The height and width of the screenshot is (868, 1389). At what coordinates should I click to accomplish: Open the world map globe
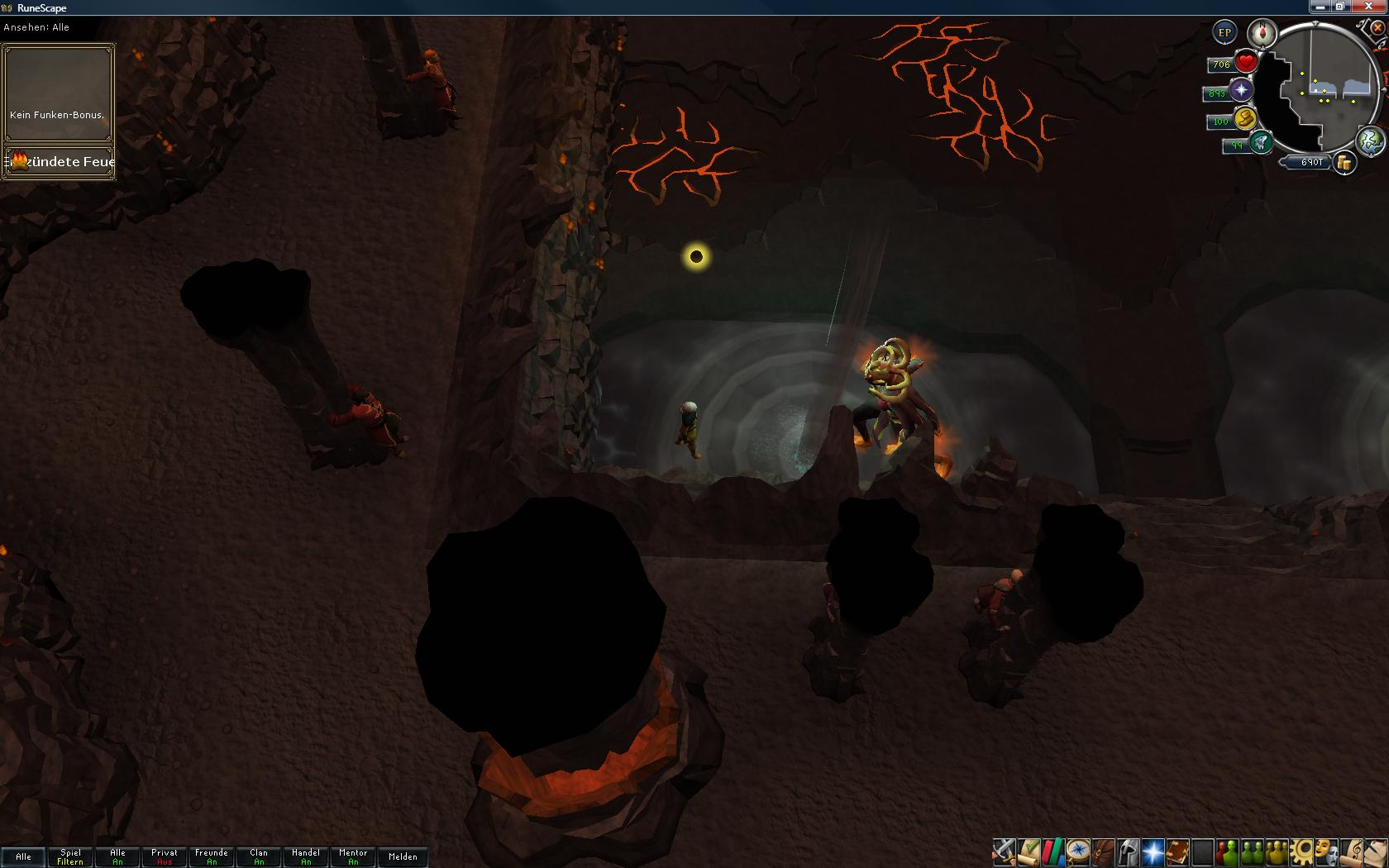[1370, 140]
